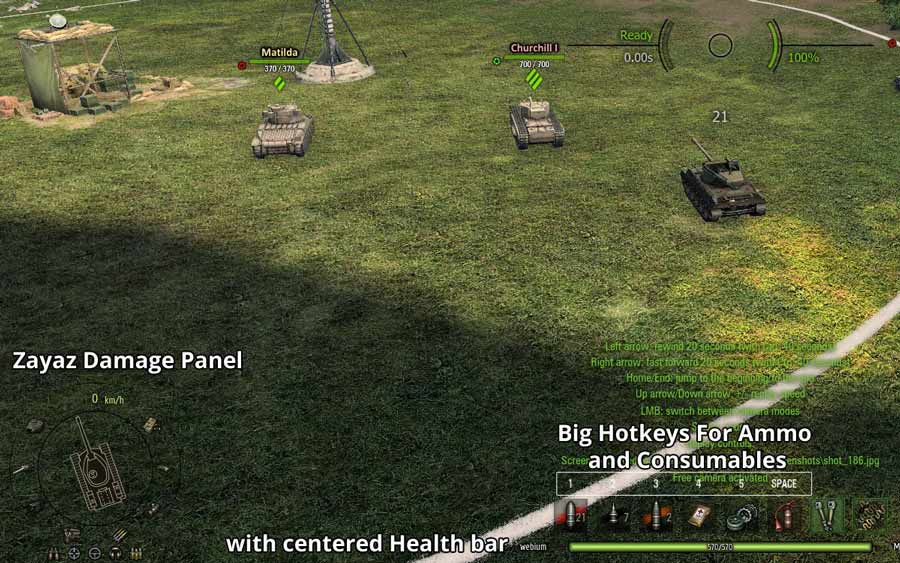Activate the repair kit consumable
This screenshot has height=563, width=900.
740,516
